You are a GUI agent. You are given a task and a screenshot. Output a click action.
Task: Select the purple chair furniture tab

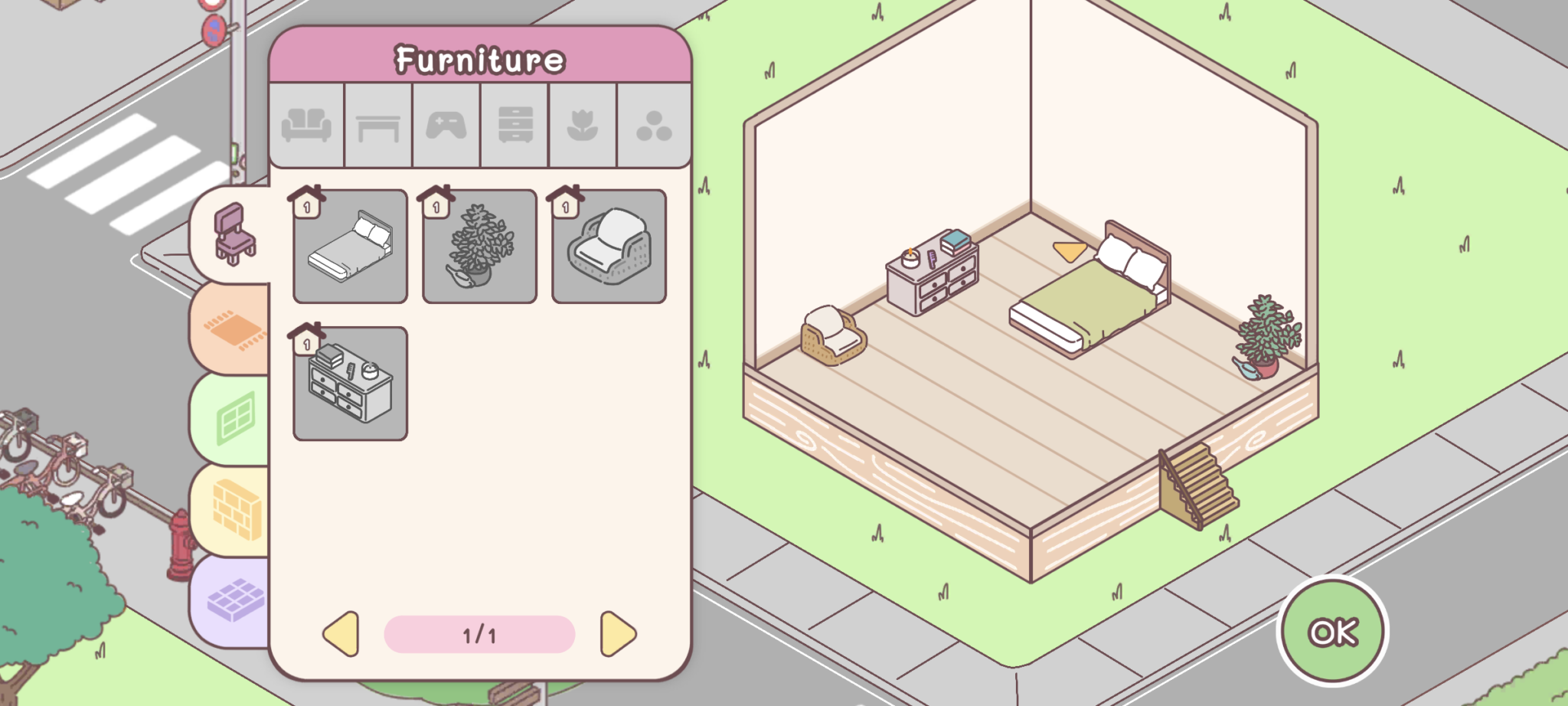coord(234,234)
